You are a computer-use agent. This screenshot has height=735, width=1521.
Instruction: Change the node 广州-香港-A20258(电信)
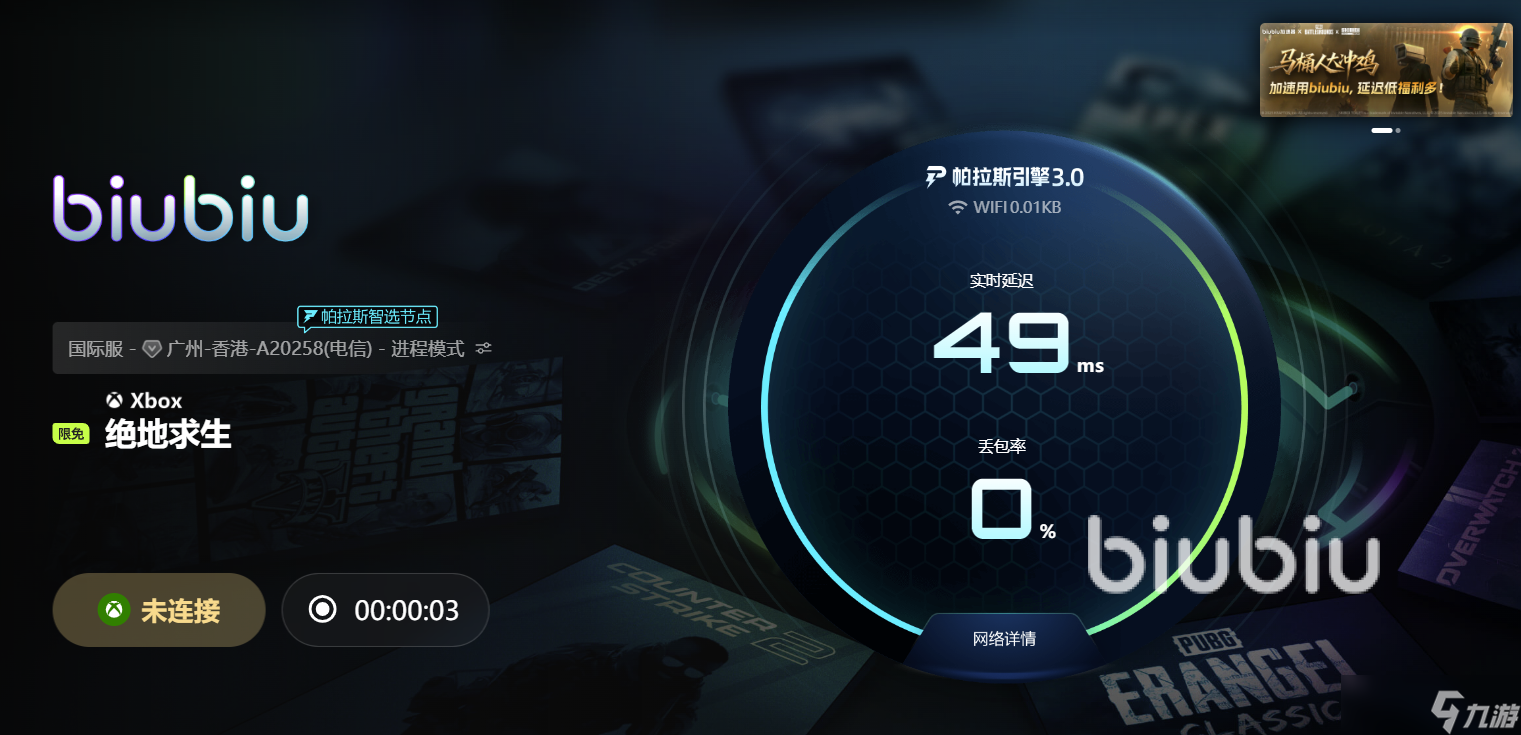pos(270,348)
